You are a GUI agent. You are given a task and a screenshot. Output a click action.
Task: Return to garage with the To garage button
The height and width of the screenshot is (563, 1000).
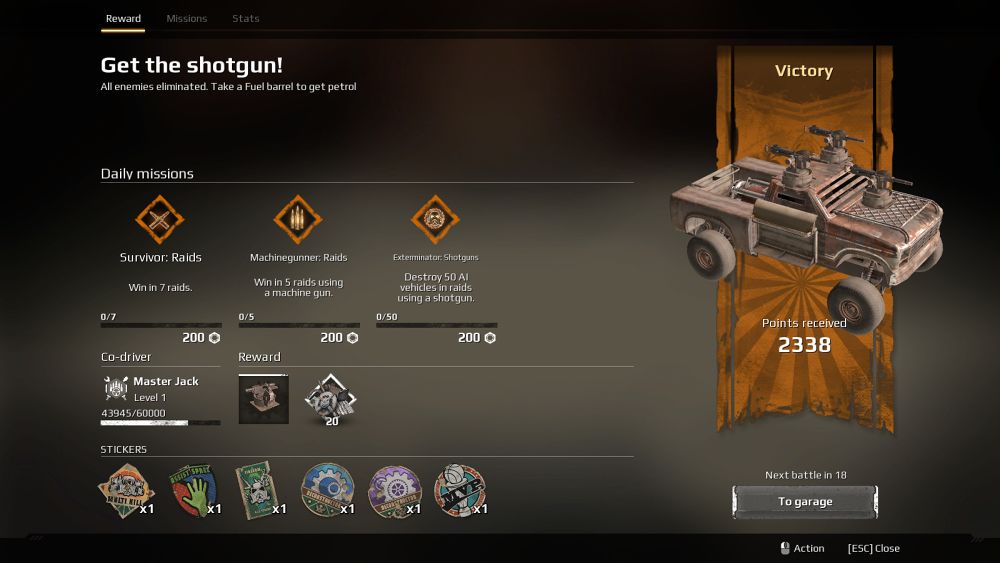804,502
